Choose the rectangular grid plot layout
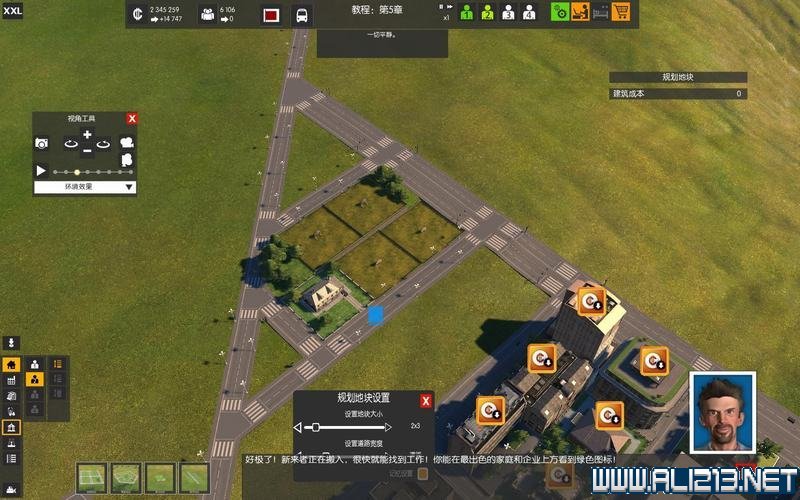The image size is (800, 500). [92, 478]
